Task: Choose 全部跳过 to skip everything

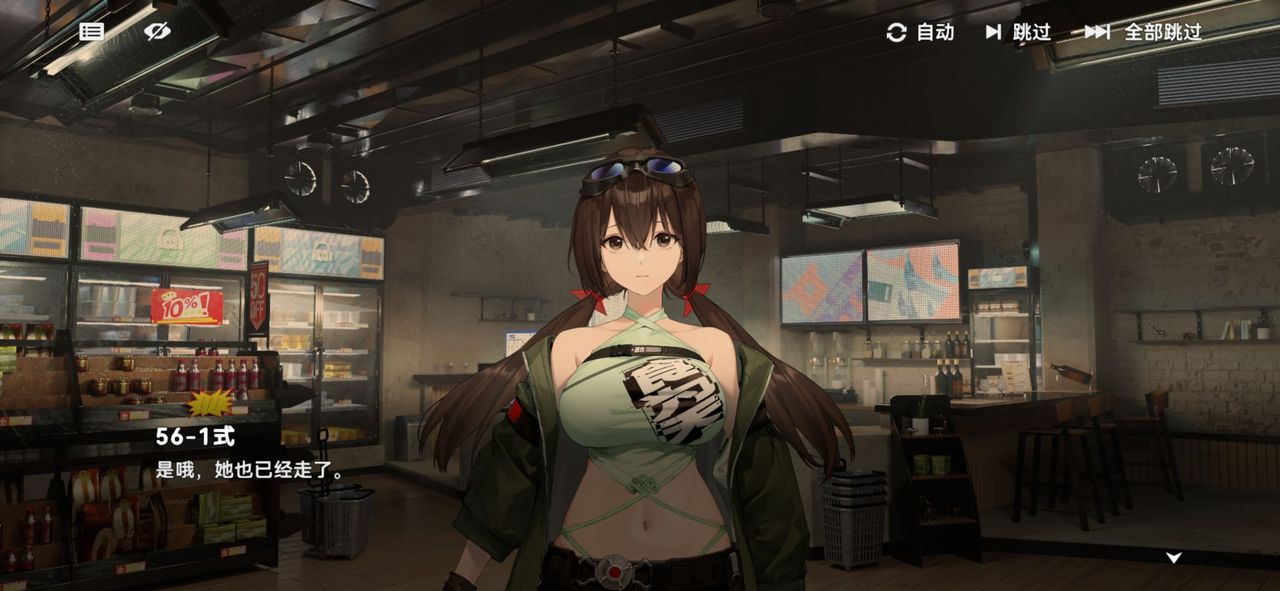Action: pos(1143,32)
